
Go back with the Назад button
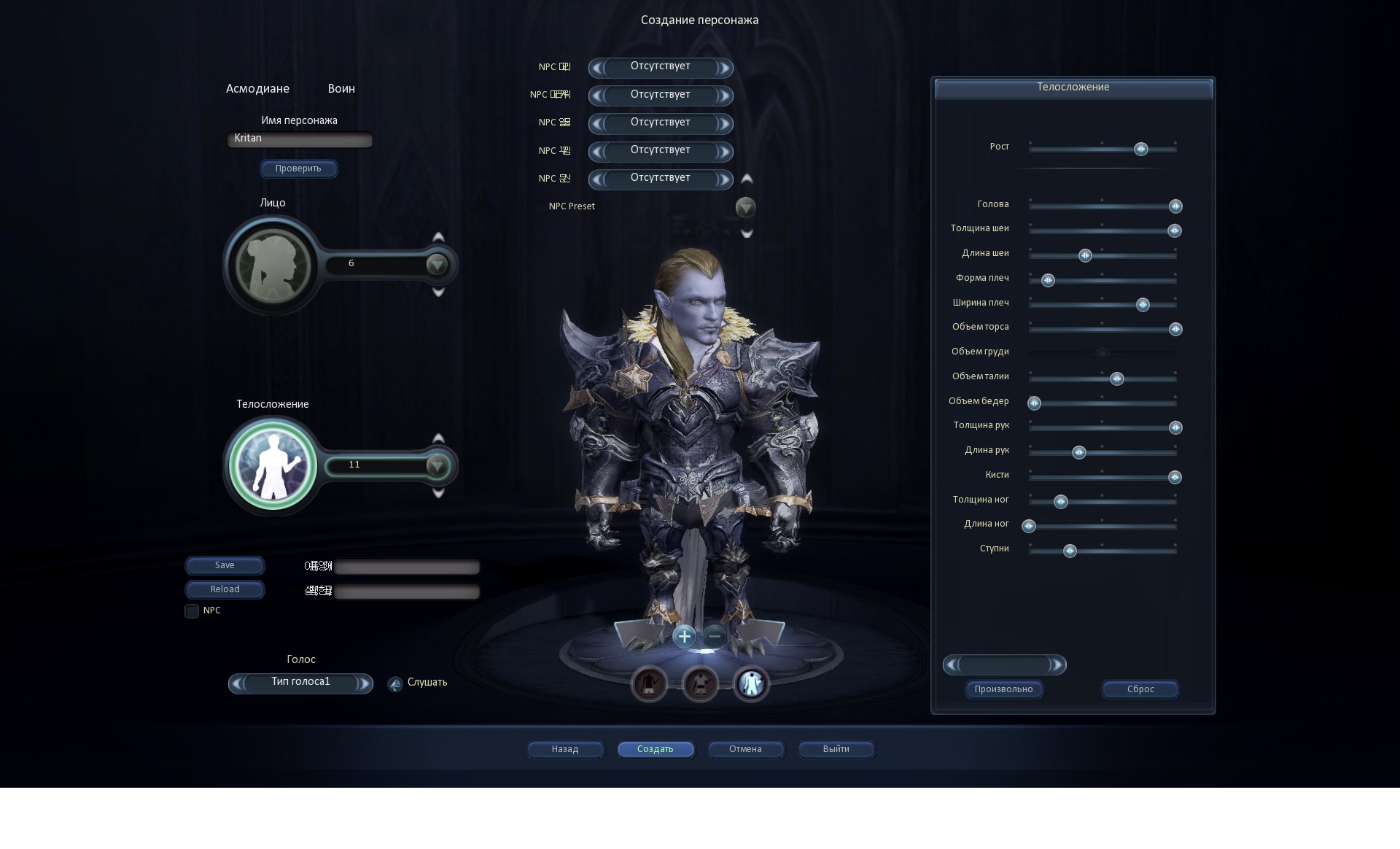point(565,749)
